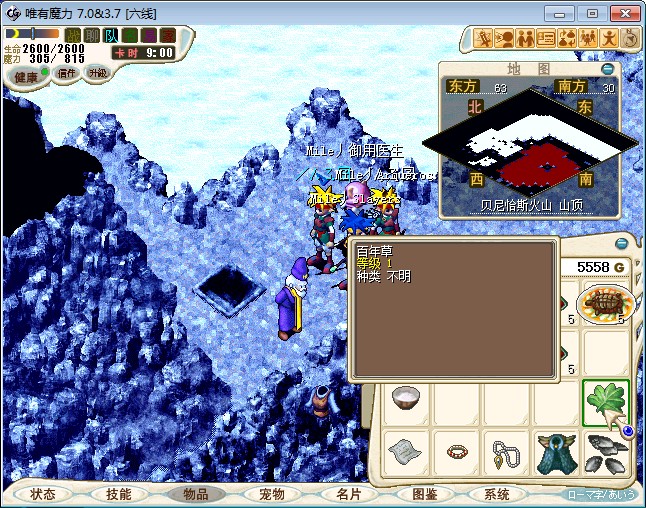Open the 系统 system menu
The image size is (646, 508).
(x=497, y=494)
